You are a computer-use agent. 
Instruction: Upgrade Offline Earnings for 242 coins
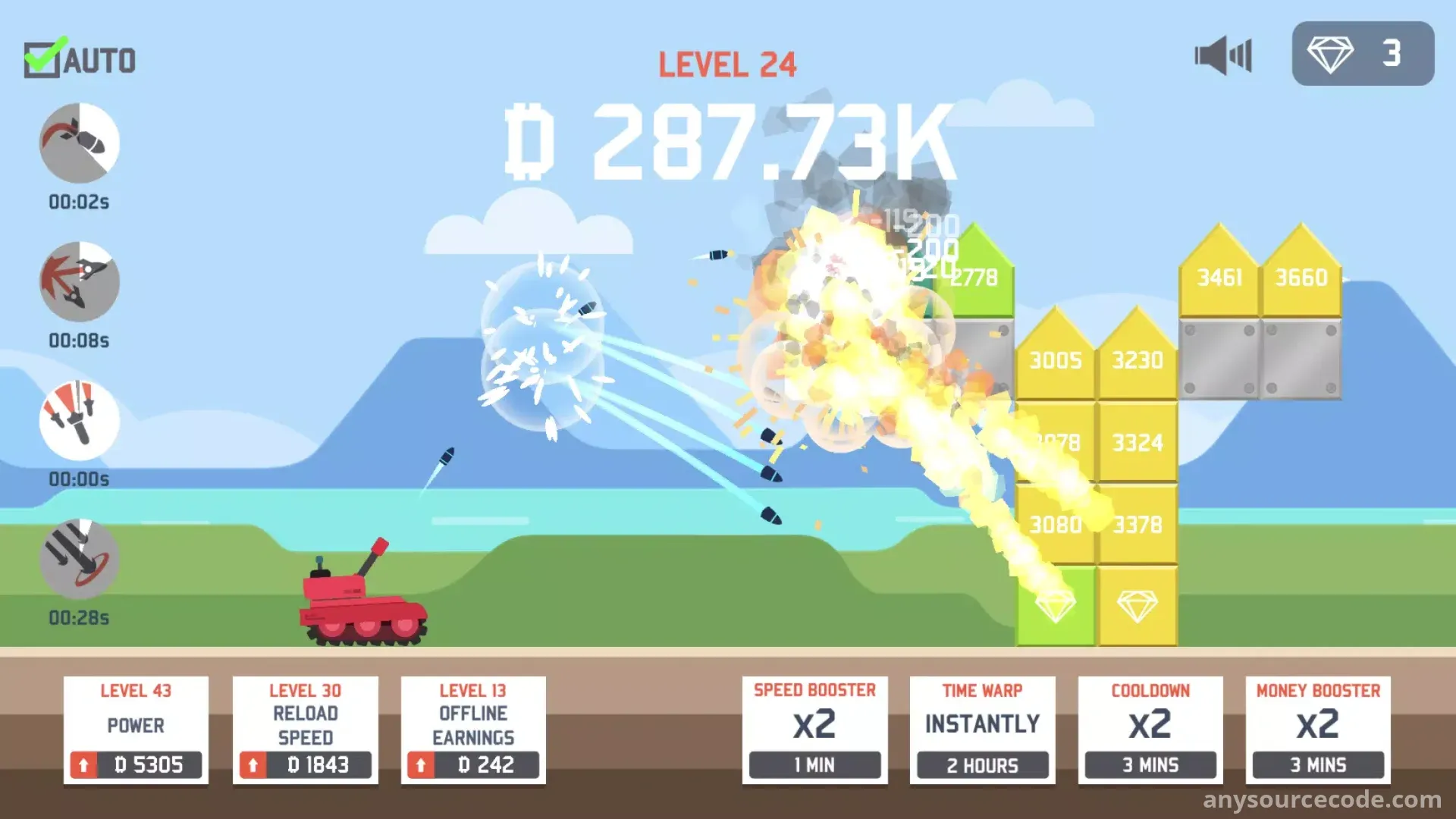[x=473, y=764]
